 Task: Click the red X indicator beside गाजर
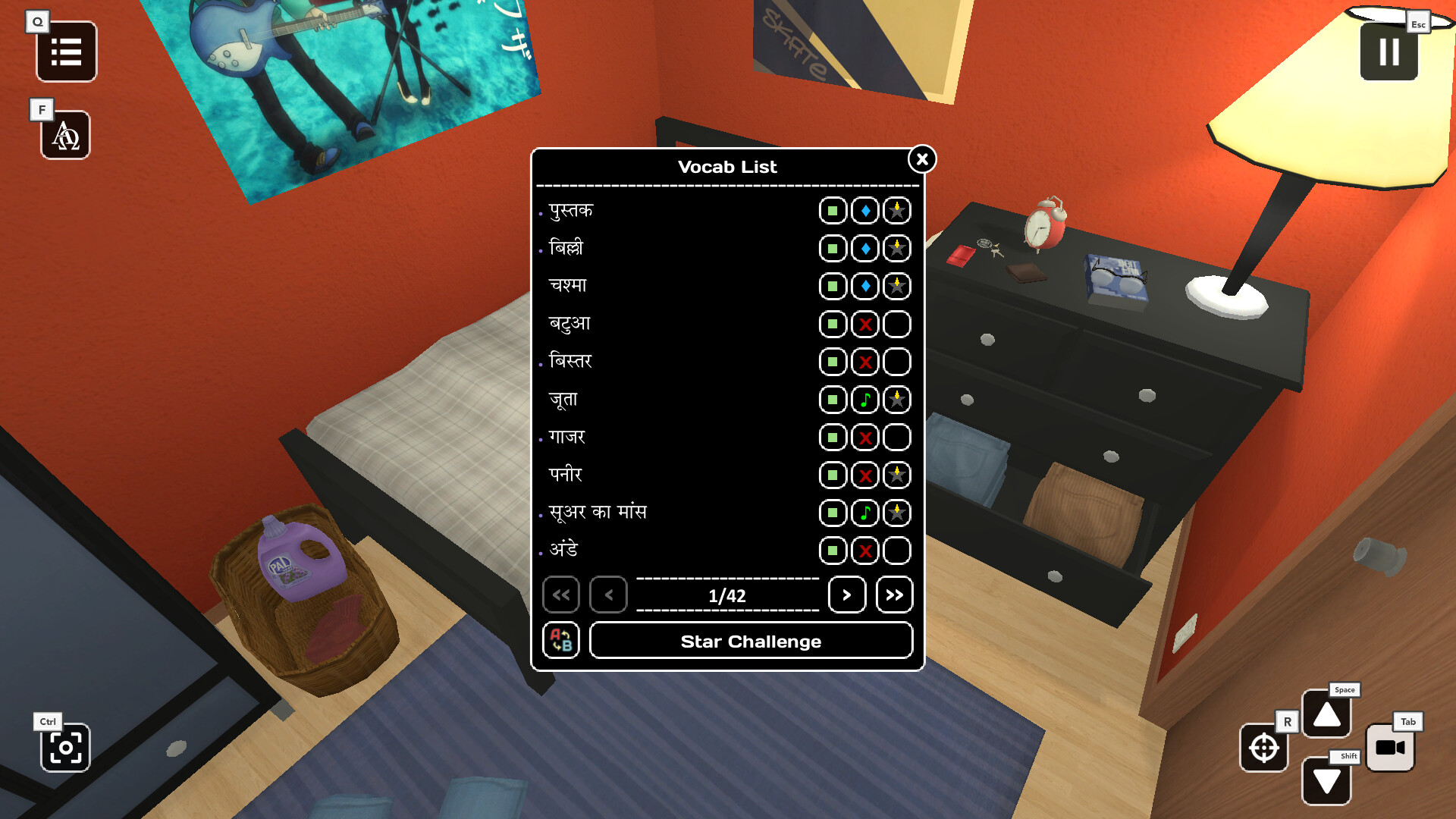pyautogui.click(x=864, y=438)
